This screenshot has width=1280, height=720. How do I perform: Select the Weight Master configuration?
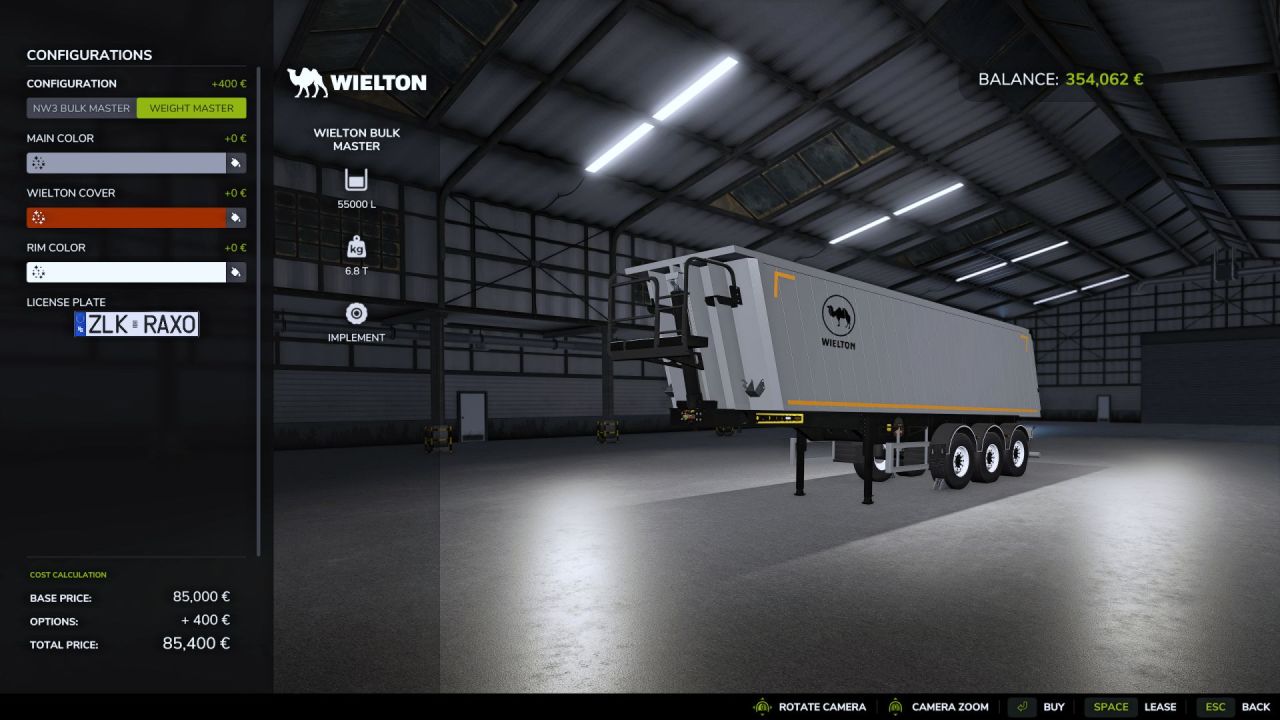[x=191, y=108]
